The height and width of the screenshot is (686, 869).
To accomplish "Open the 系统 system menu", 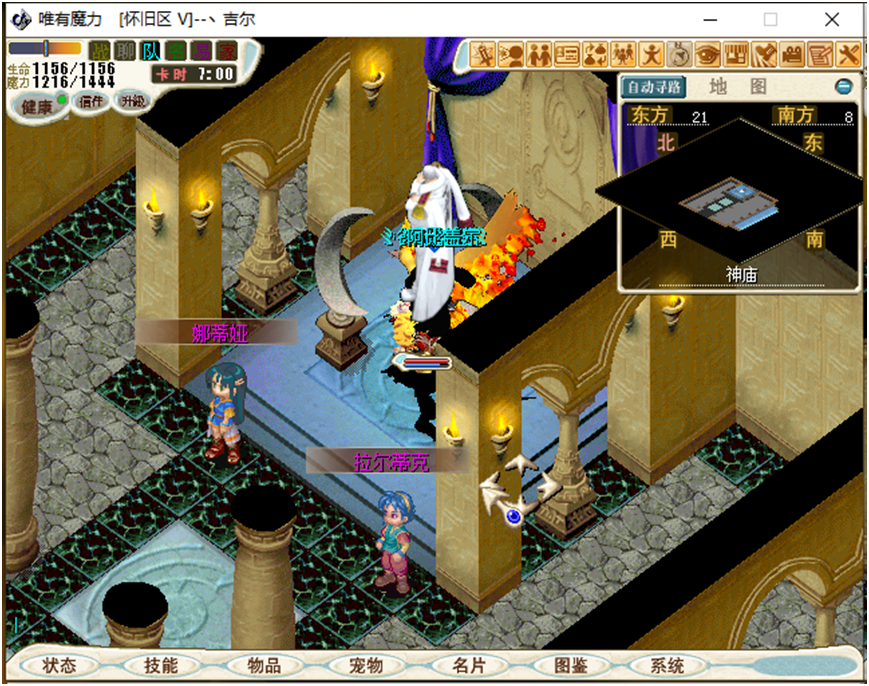I will tap(667, 665).
